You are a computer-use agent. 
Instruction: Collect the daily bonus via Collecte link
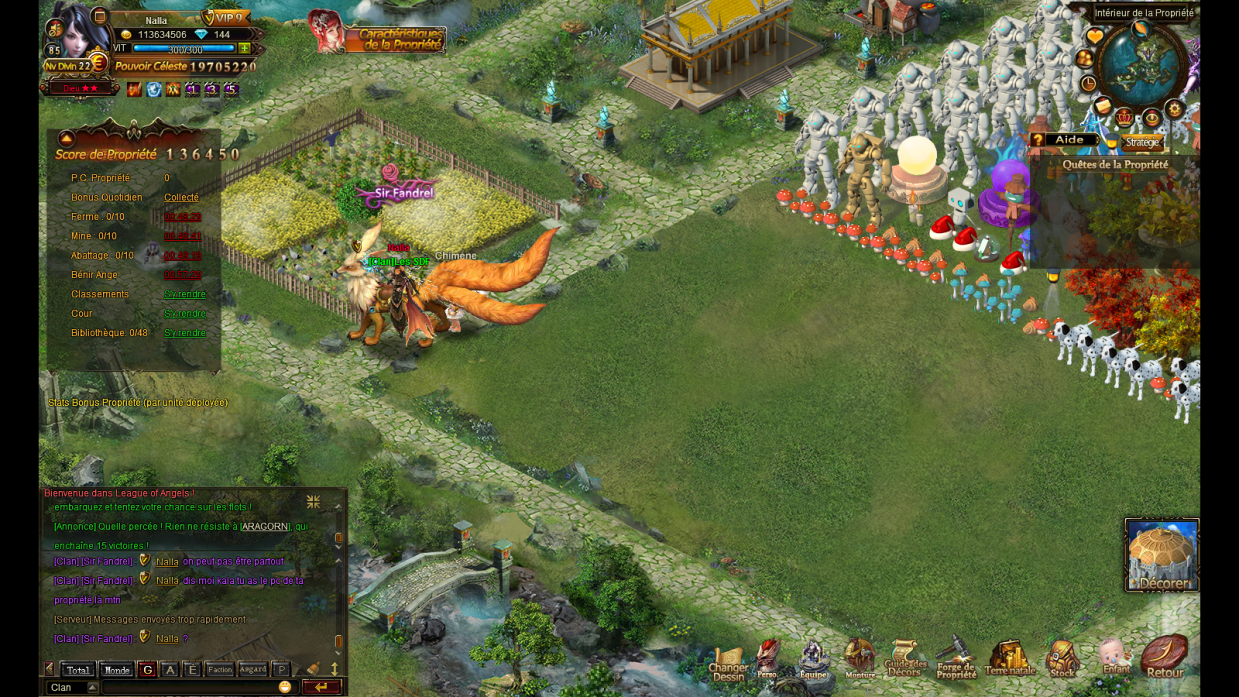point(181,197)
